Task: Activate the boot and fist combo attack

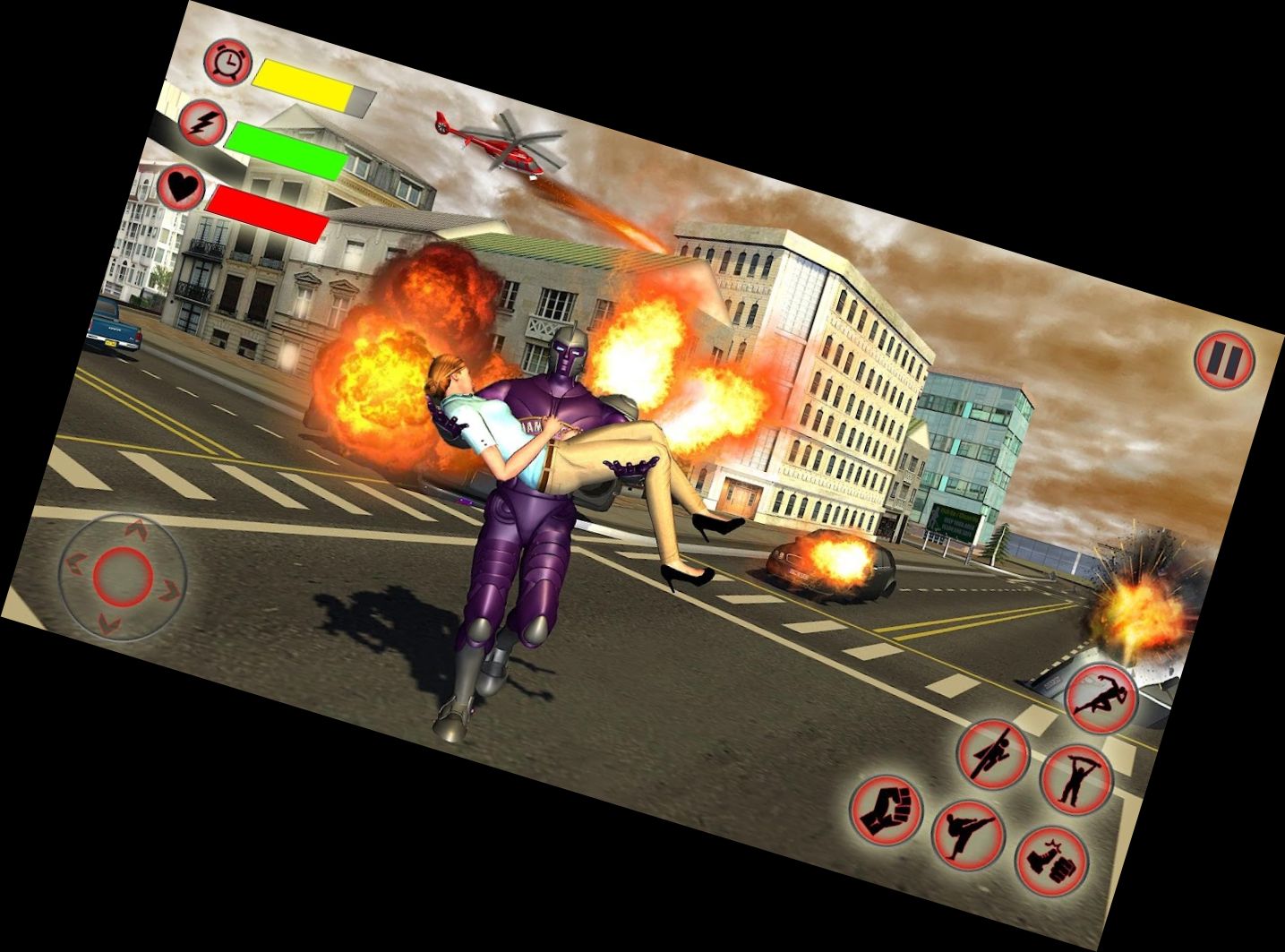Action: (1051, 859)
